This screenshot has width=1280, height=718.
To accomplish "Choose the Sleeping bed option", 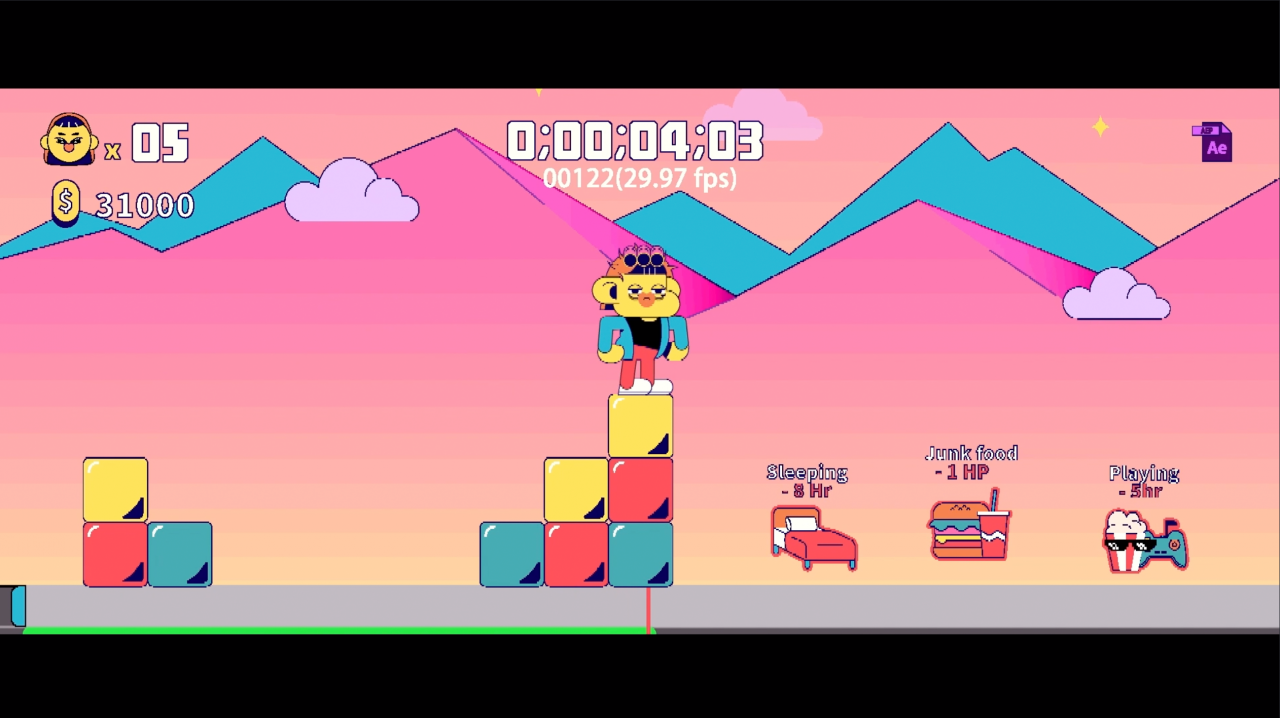I will pyautogui.click(x=813, y=537).
